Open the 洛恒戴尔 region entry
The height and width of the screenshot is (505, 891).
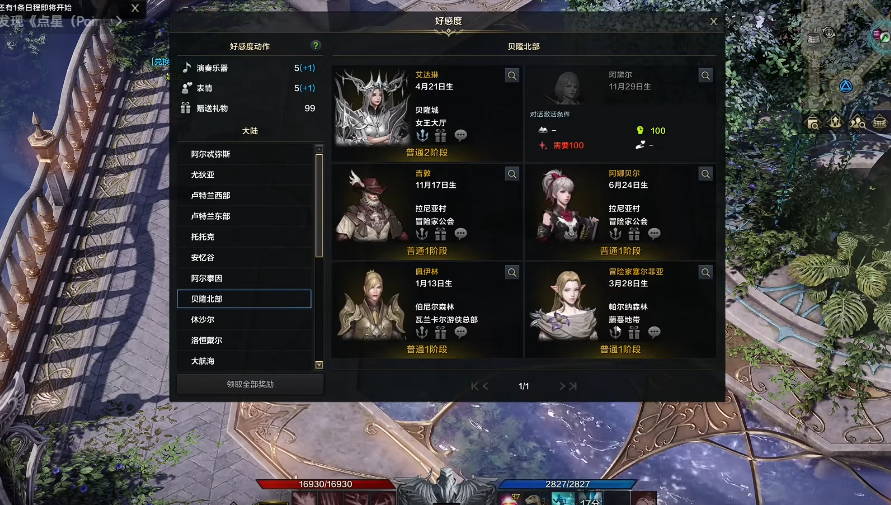tap(244, 340)
